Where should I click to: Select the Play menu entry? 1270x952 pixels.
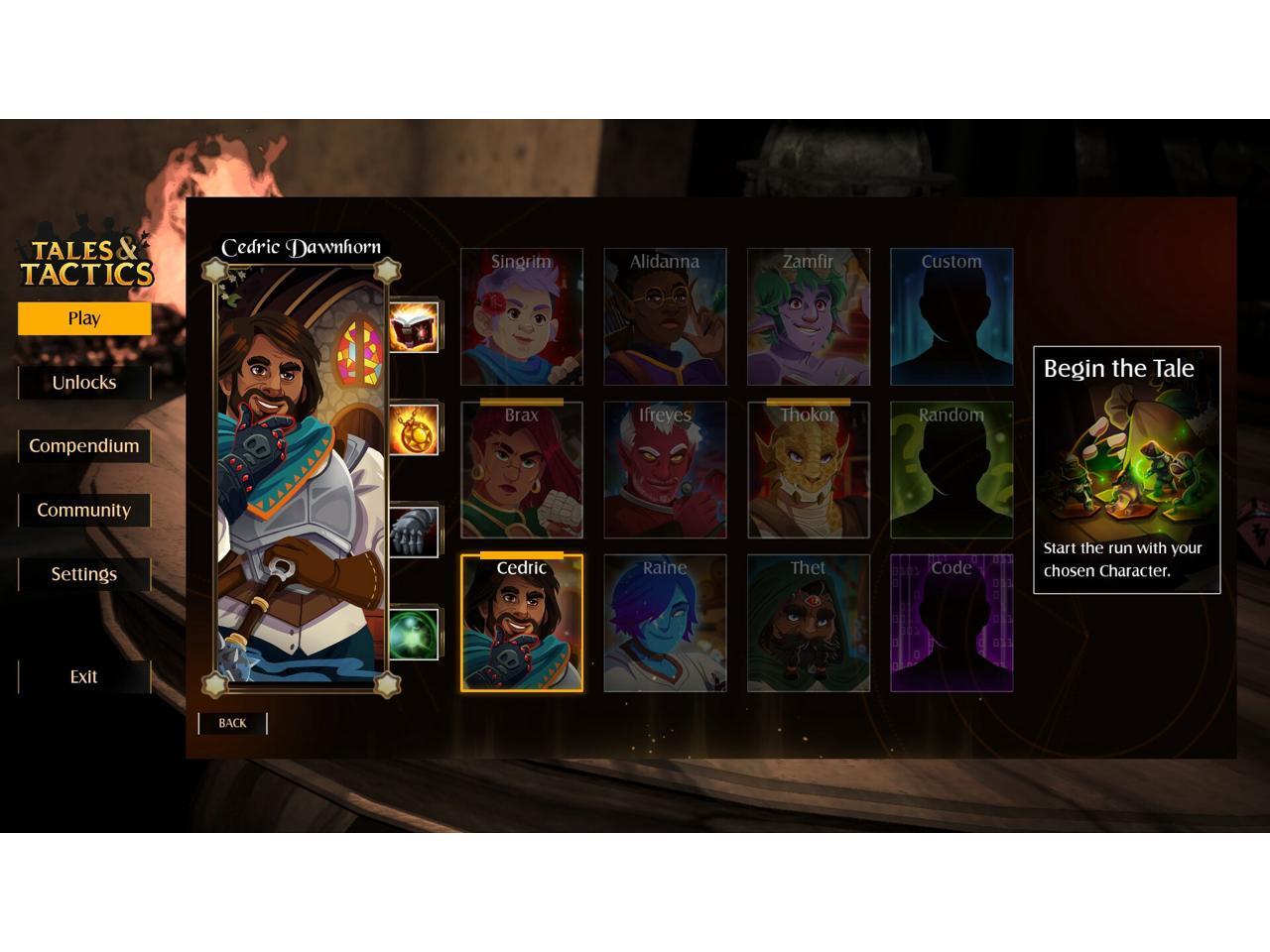(x=84, y=318)
